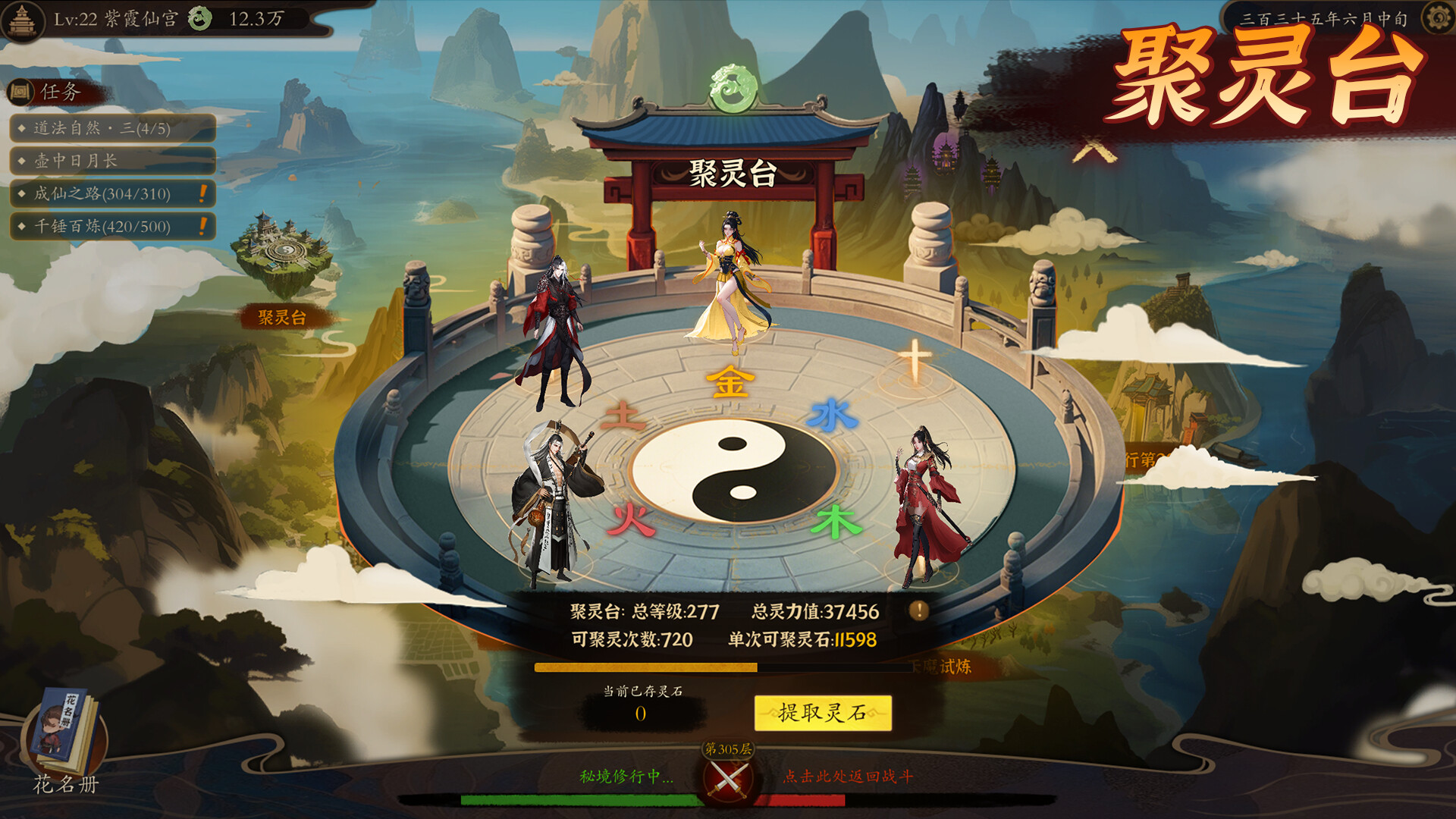Select the 壶中日月长 quest entry

point(112,161)
